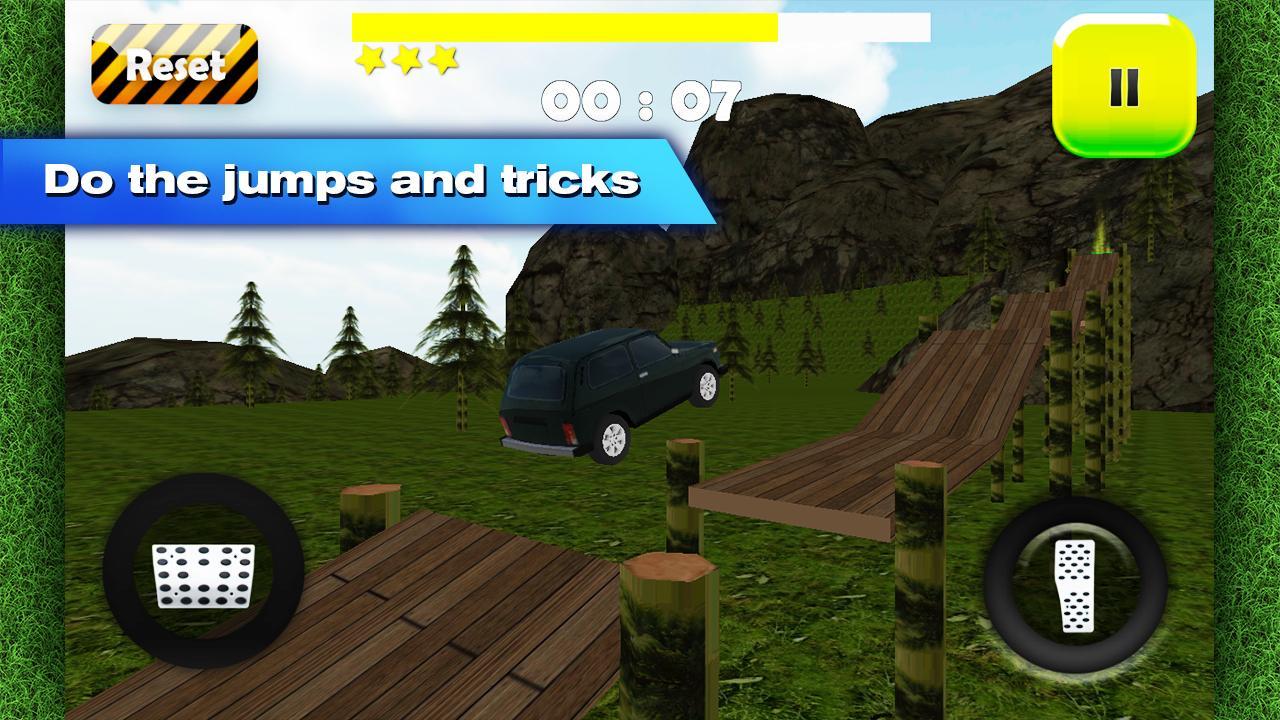
Task: Click the Reset button
Action: click(175, 65)
